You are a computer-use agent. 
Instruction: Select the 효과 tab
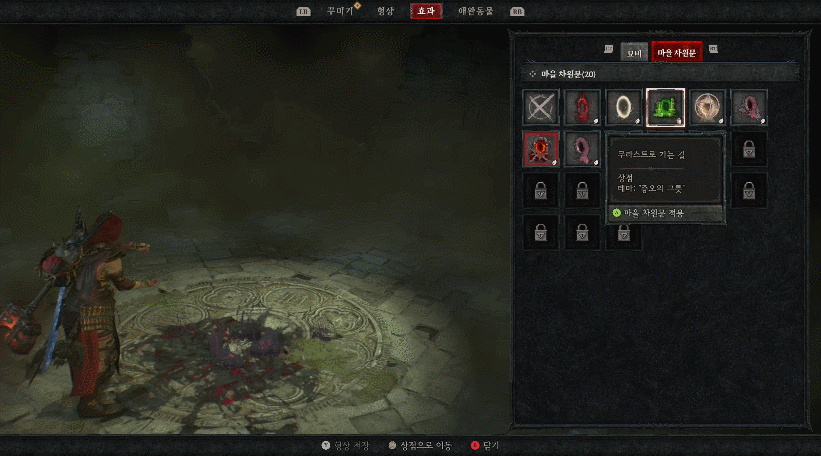[x=426, y=11]
